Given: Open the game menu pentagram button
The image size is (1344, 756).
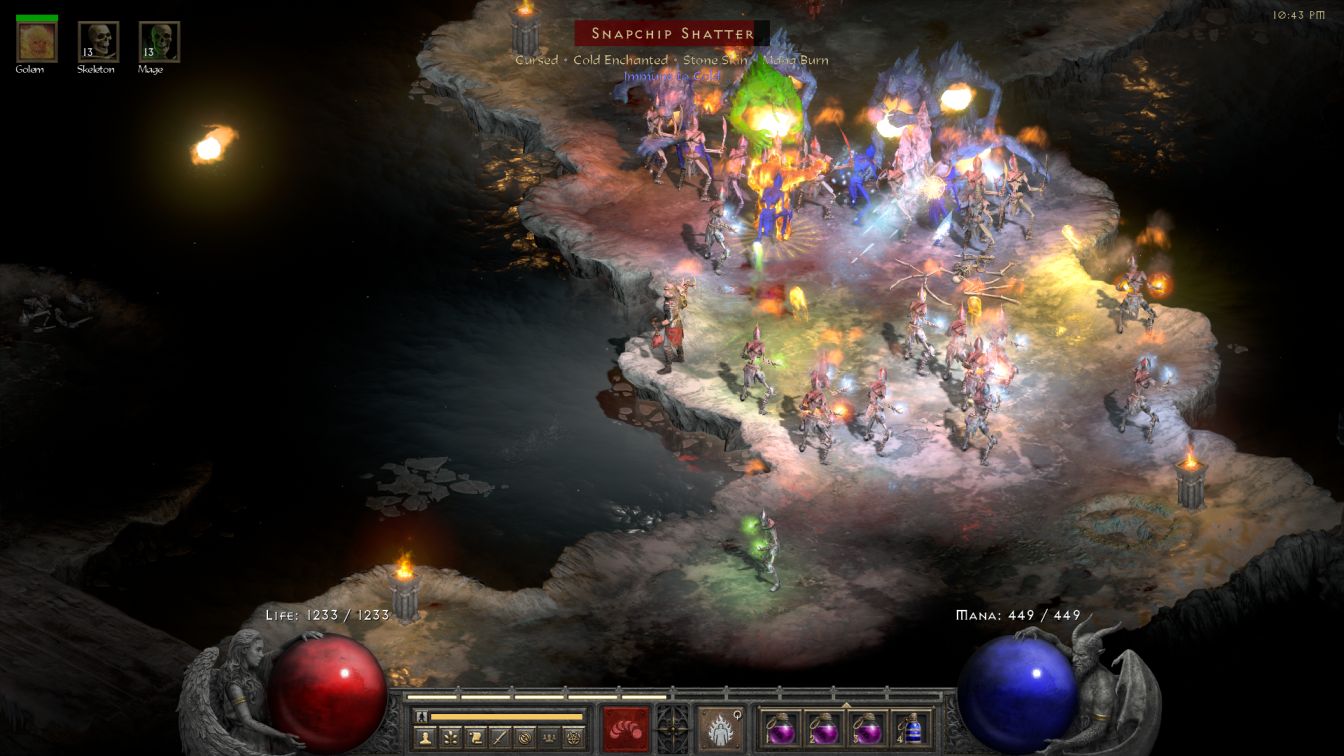Looking at the screenshot, I should 572,738.
